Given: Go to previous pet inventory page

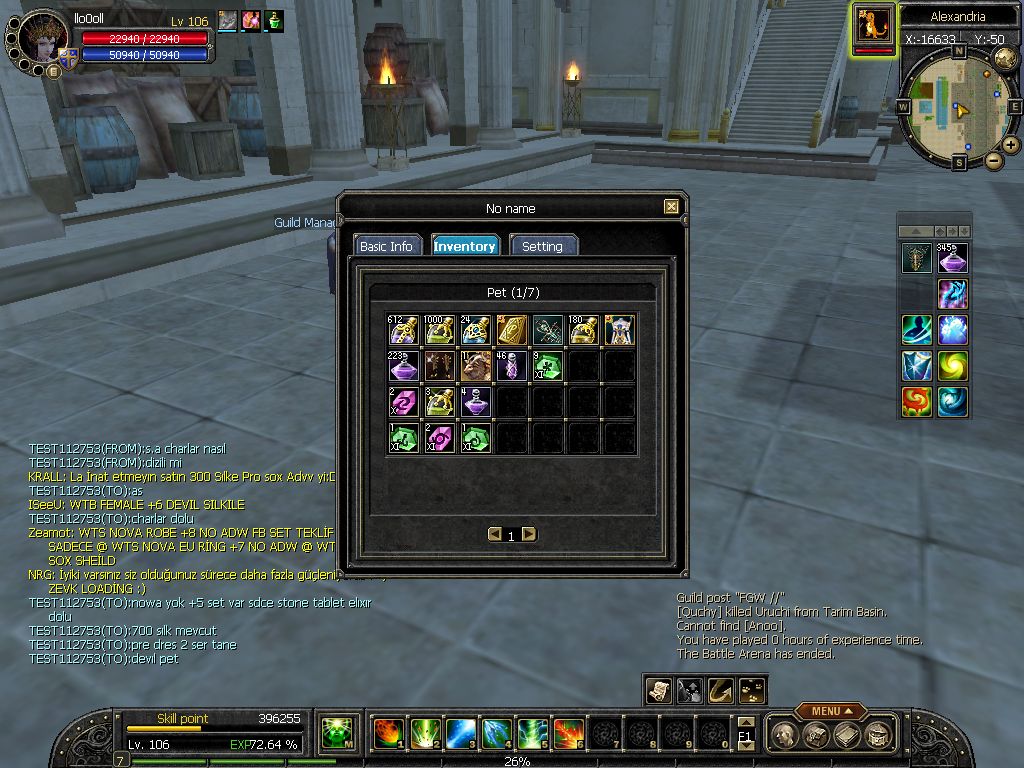Looking at the screenshot, I should click(x=494, y=534).
